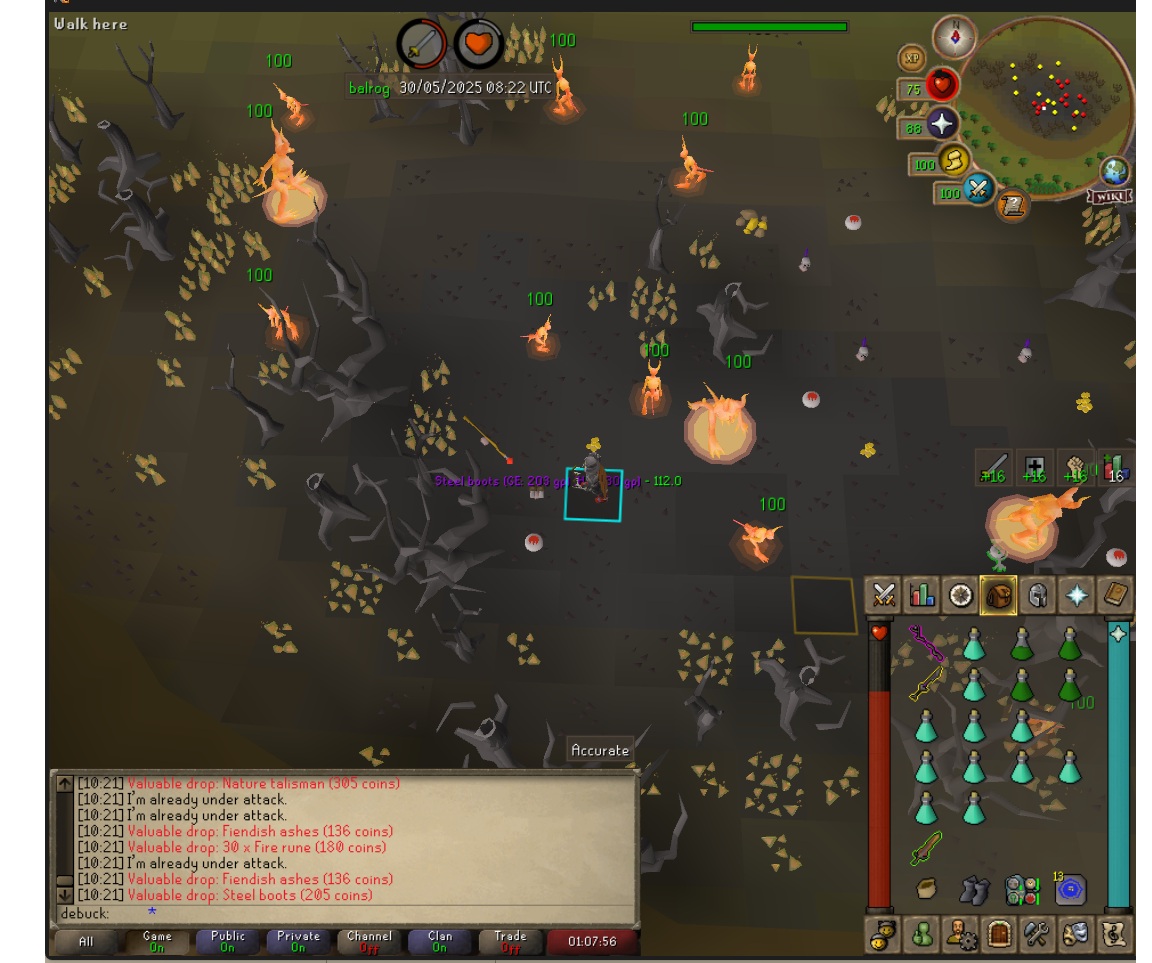This screenshot has width=1152, height=963.
Task: Open the world map globe
Action: click(x=1114, y=171)
